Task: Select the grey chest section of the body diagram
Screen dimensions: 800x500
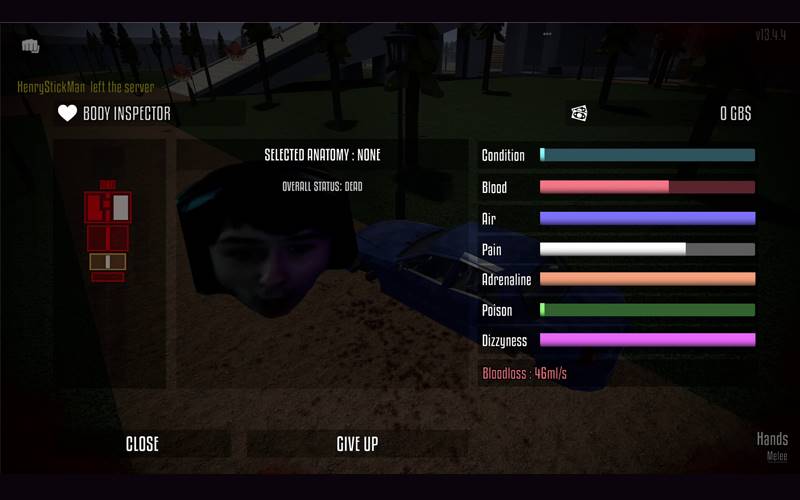Action: (120, 207)
